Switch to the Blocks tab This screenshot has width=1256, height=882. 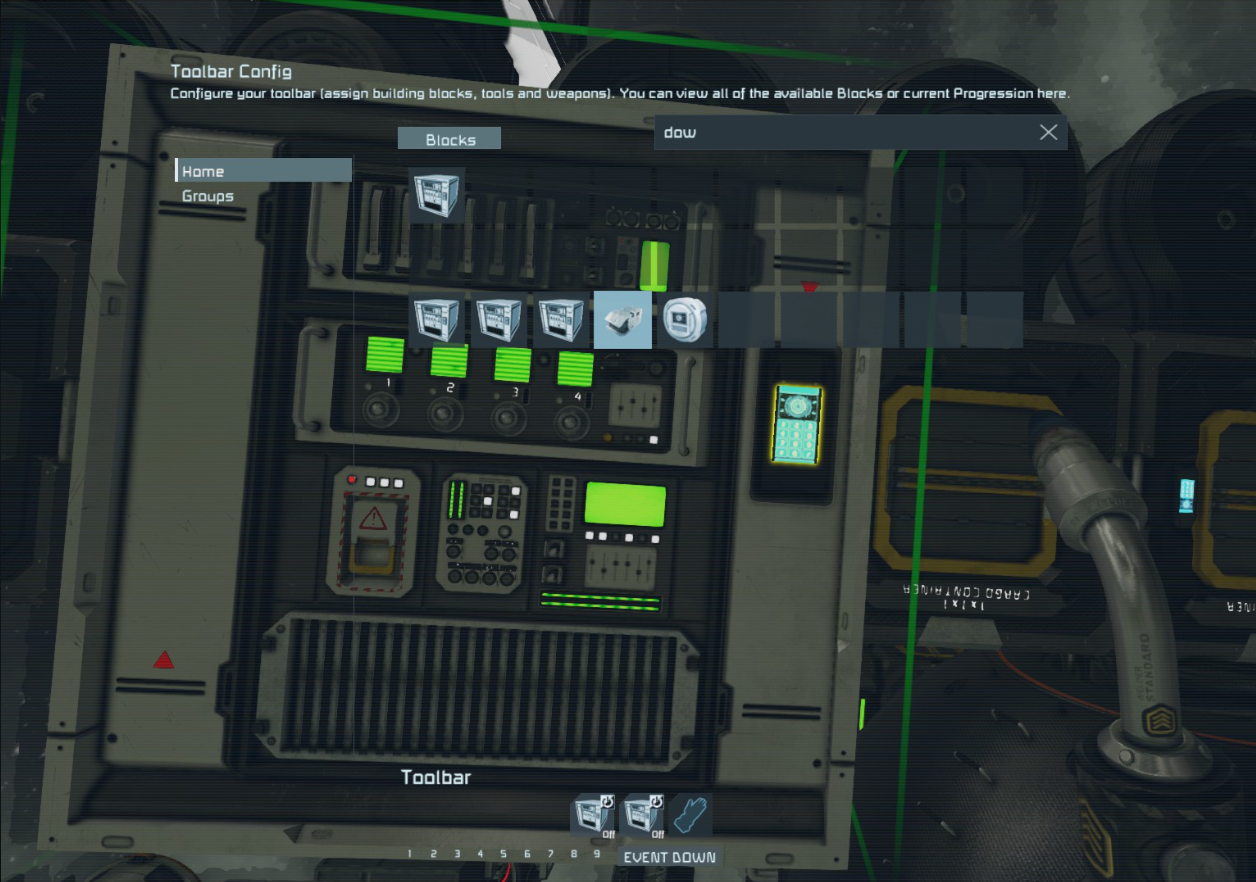(450, 139)
